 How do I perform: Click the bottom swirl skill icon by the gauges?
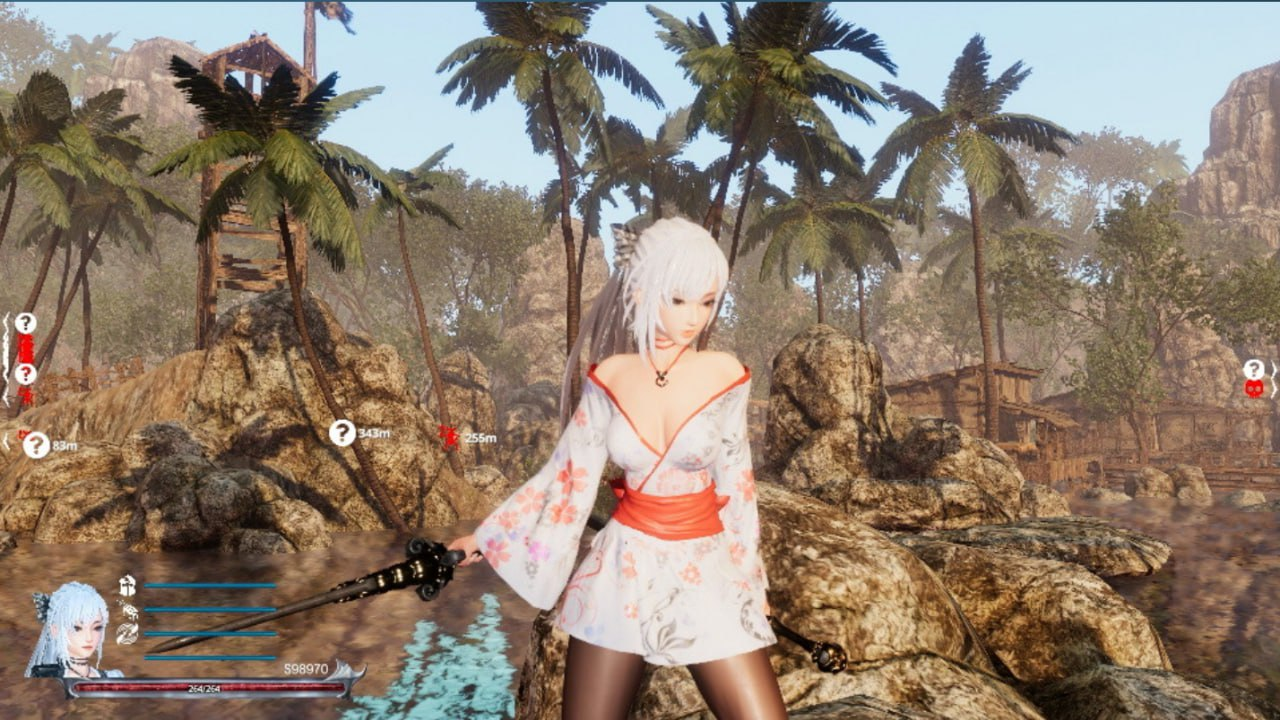click(x=126, y=634)
